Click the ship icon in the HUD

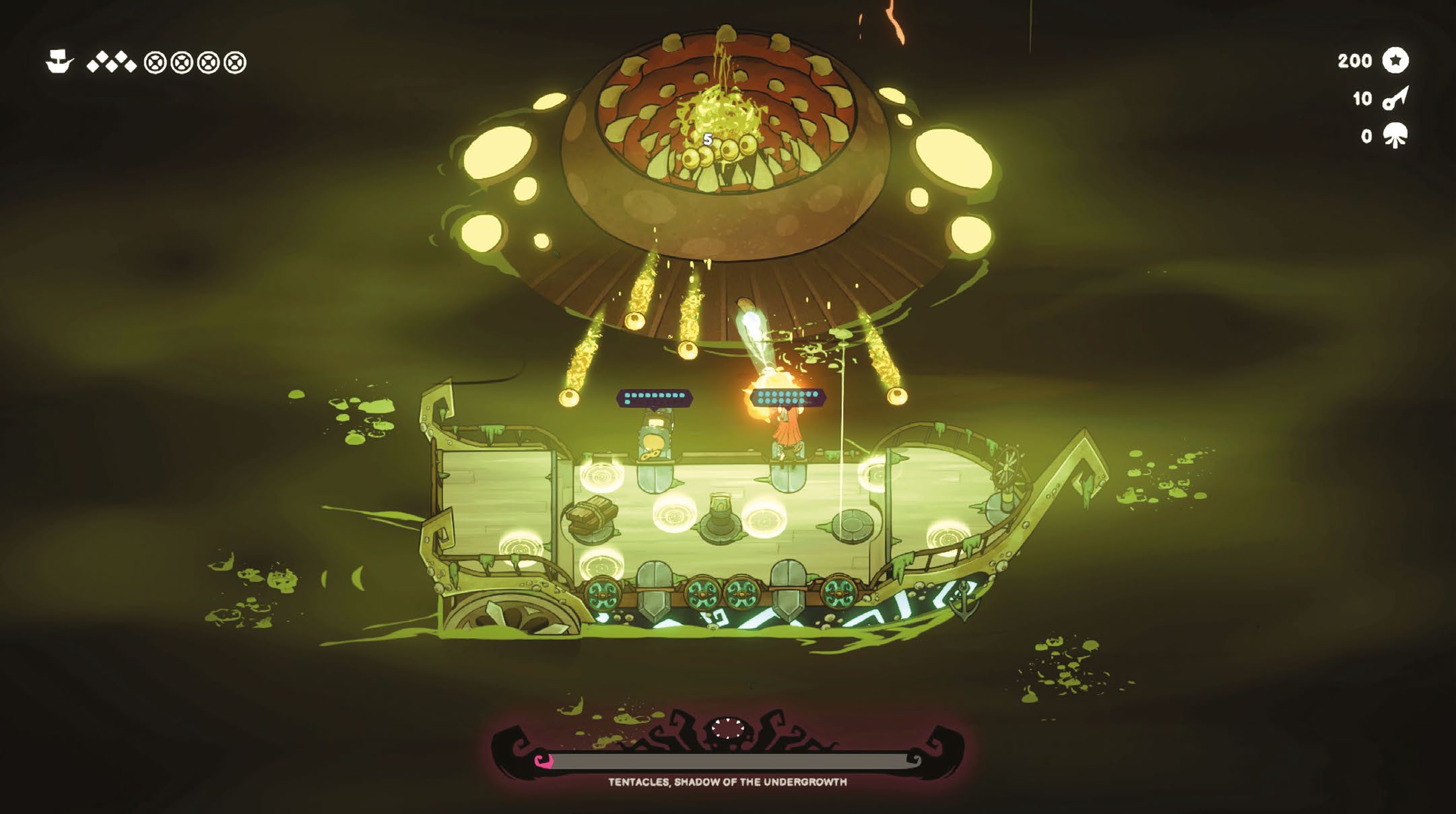click(x=59, y=62)
